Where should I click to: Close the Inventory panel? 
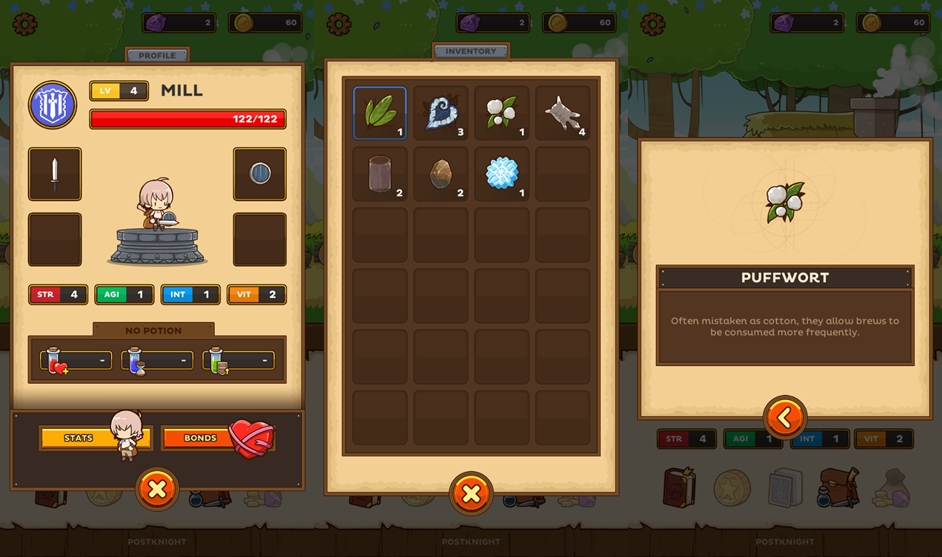tap(471, 493)
